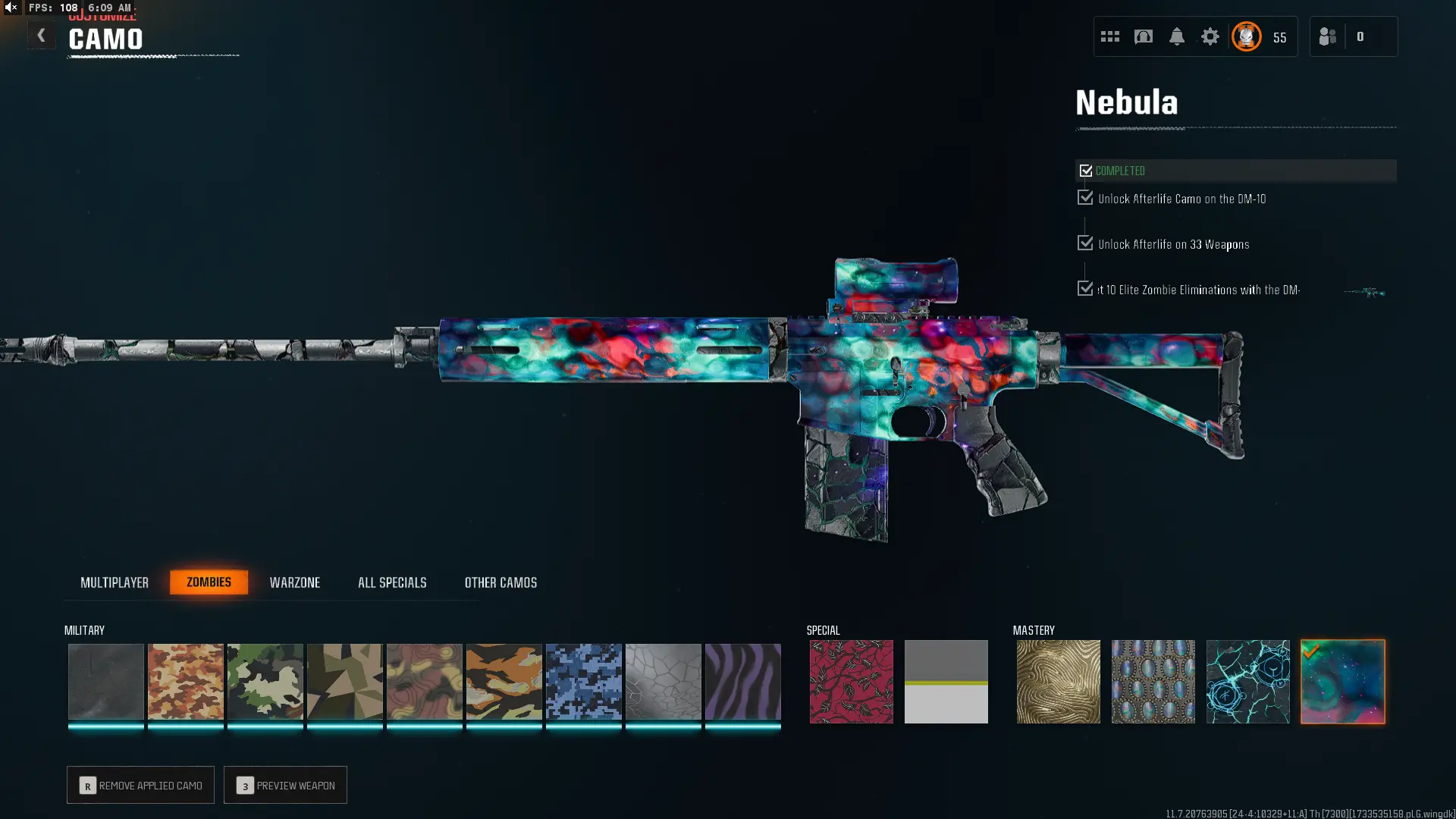The width and height of the screenshot is (1456, 819).
Task: Open the grid menu icon
Action: click(x=1109, y=36)
